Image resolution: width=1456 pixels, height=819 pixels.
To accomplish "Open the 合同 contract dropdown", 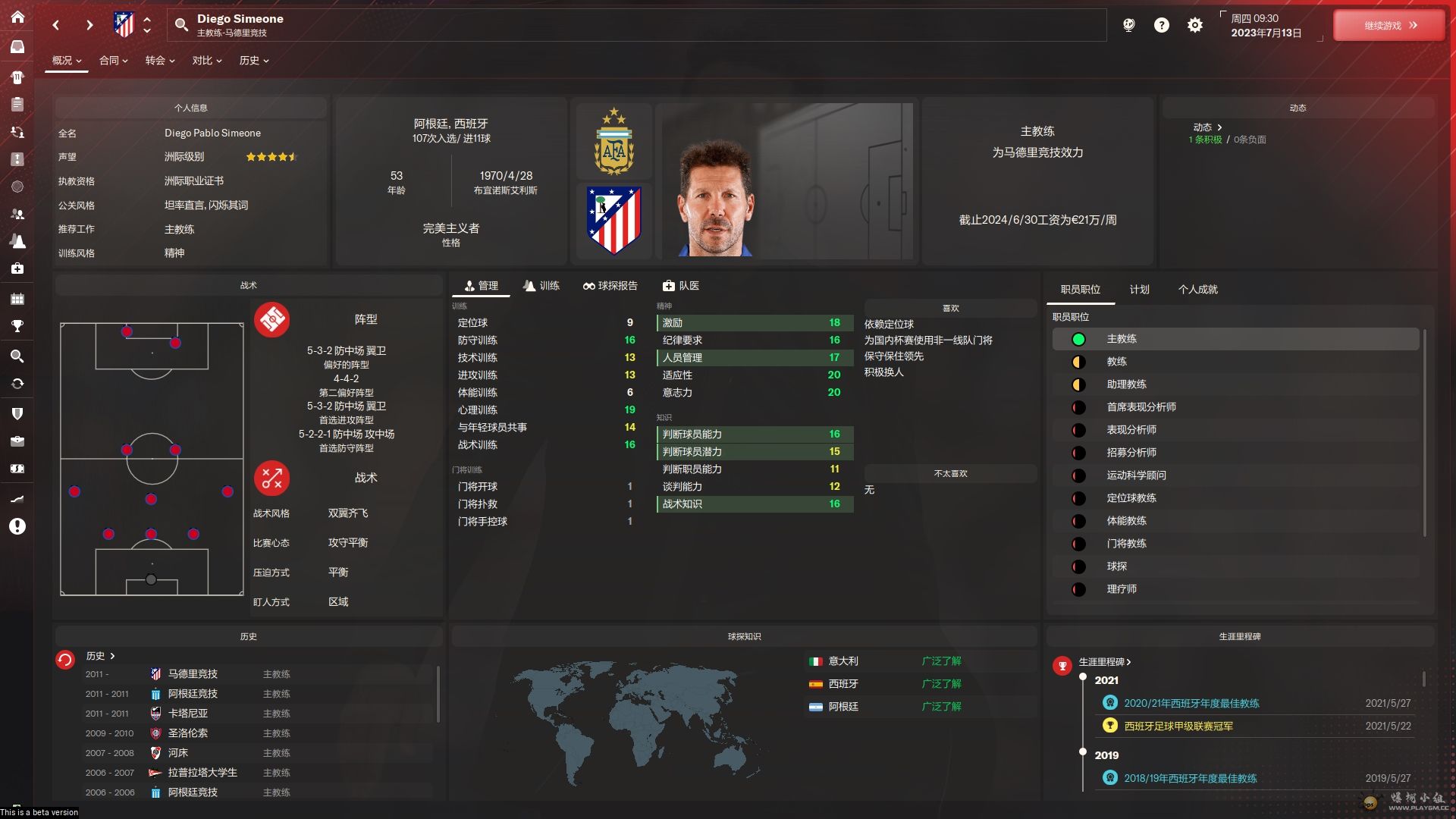I will pyautogui.click(x=113, y=61).
